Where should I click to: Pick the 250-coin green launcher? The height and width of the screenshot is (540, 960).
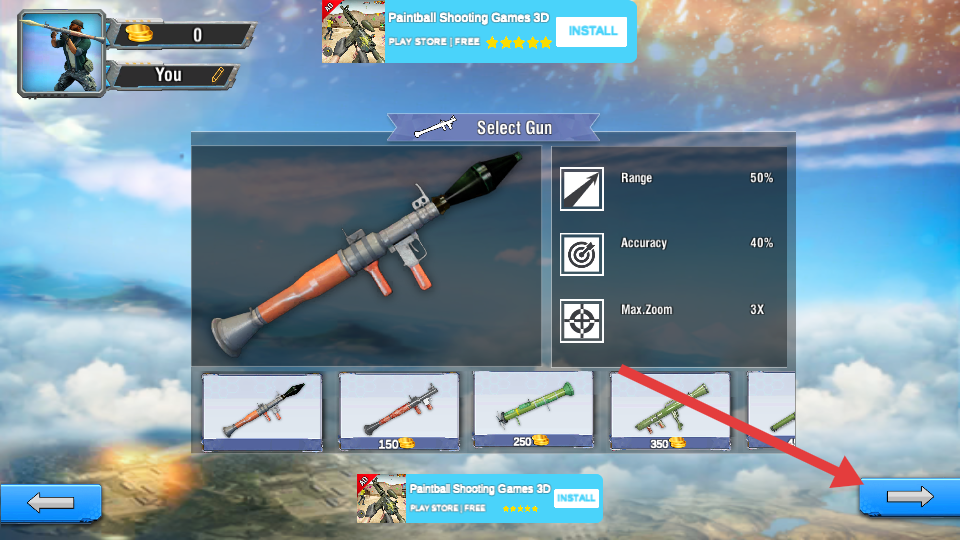point(533,410)
